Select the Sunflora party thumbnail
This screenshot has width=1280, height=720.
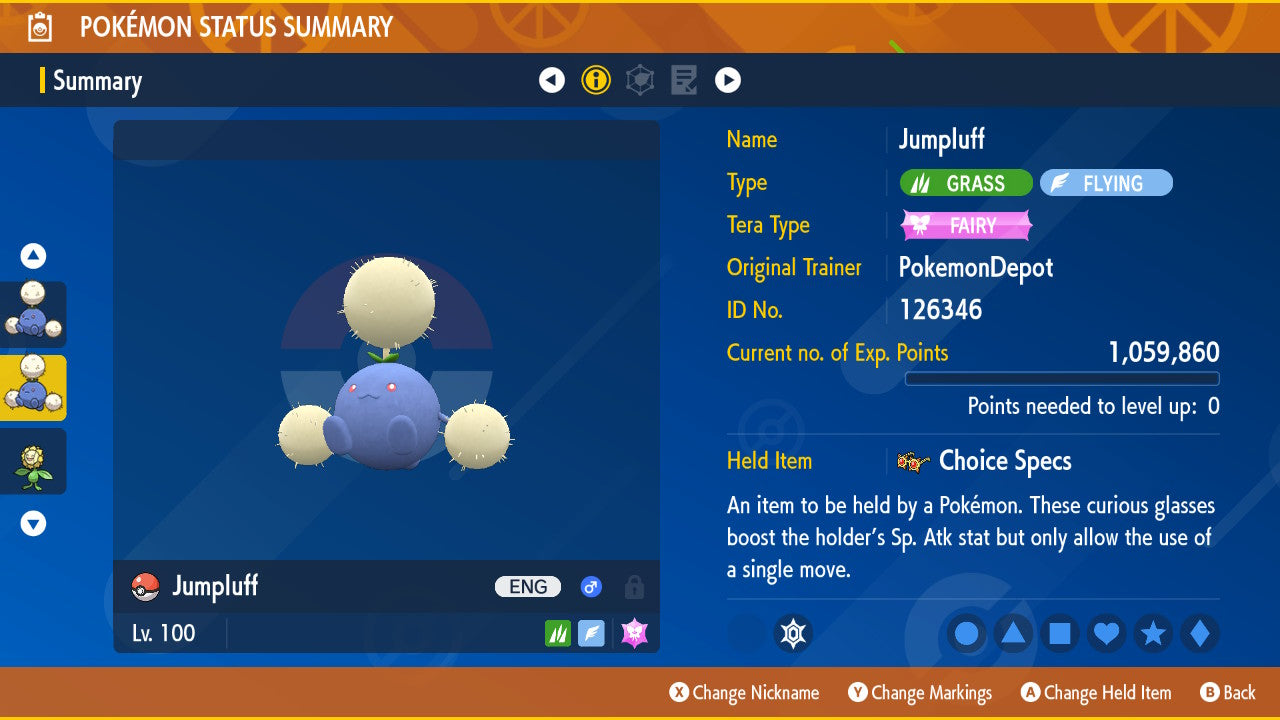click(x=34, y=461)
